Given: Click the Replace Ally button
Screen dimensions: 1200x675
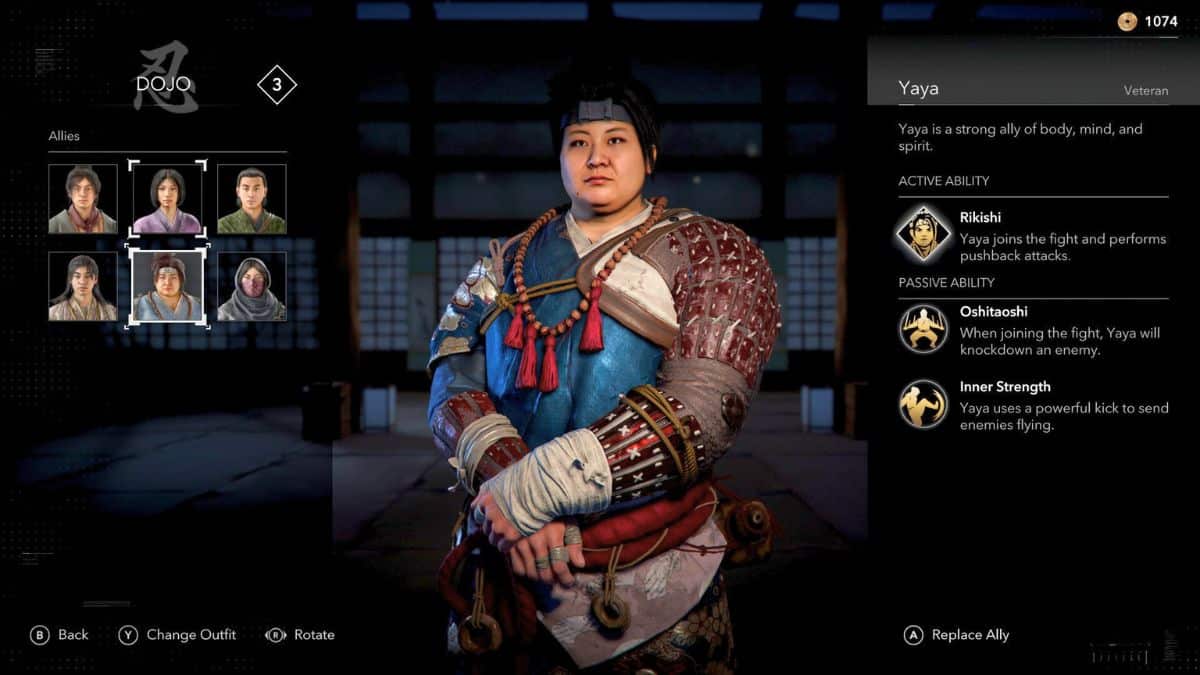Looking at the screenshot, I should tap(957, 635).
